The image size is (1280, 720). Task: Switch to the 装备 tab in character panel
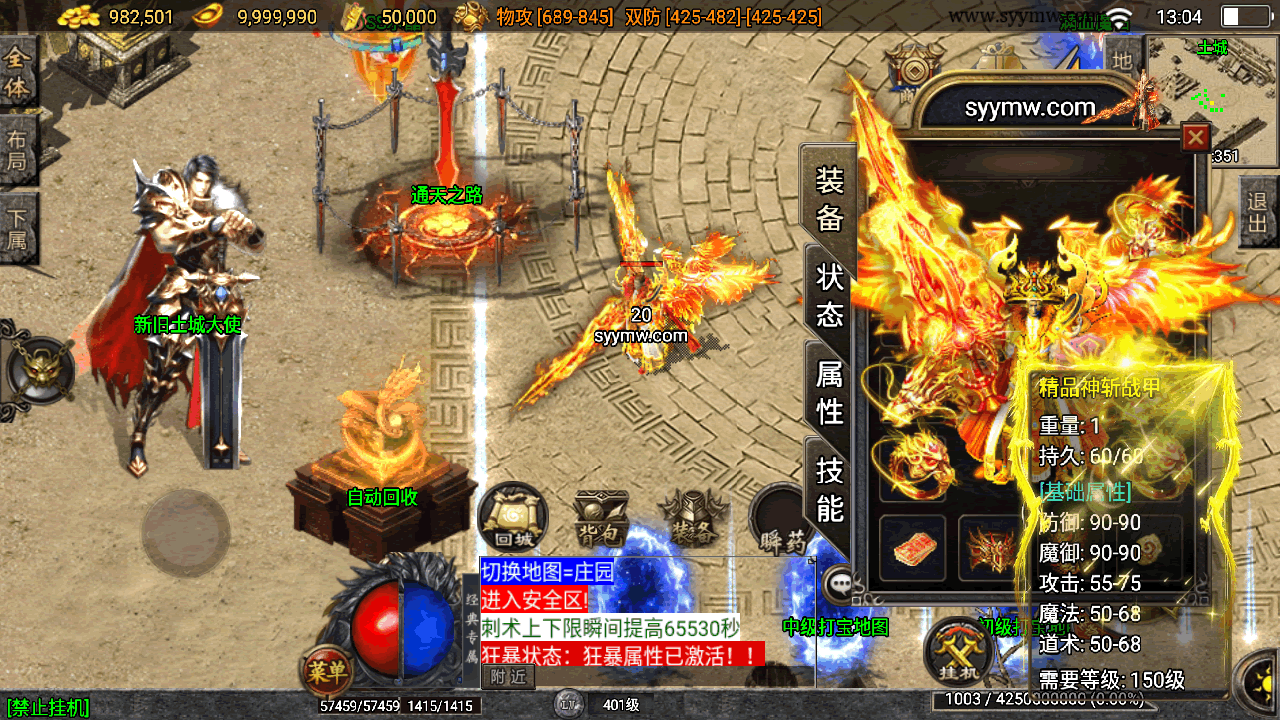[x=830, y=198]
